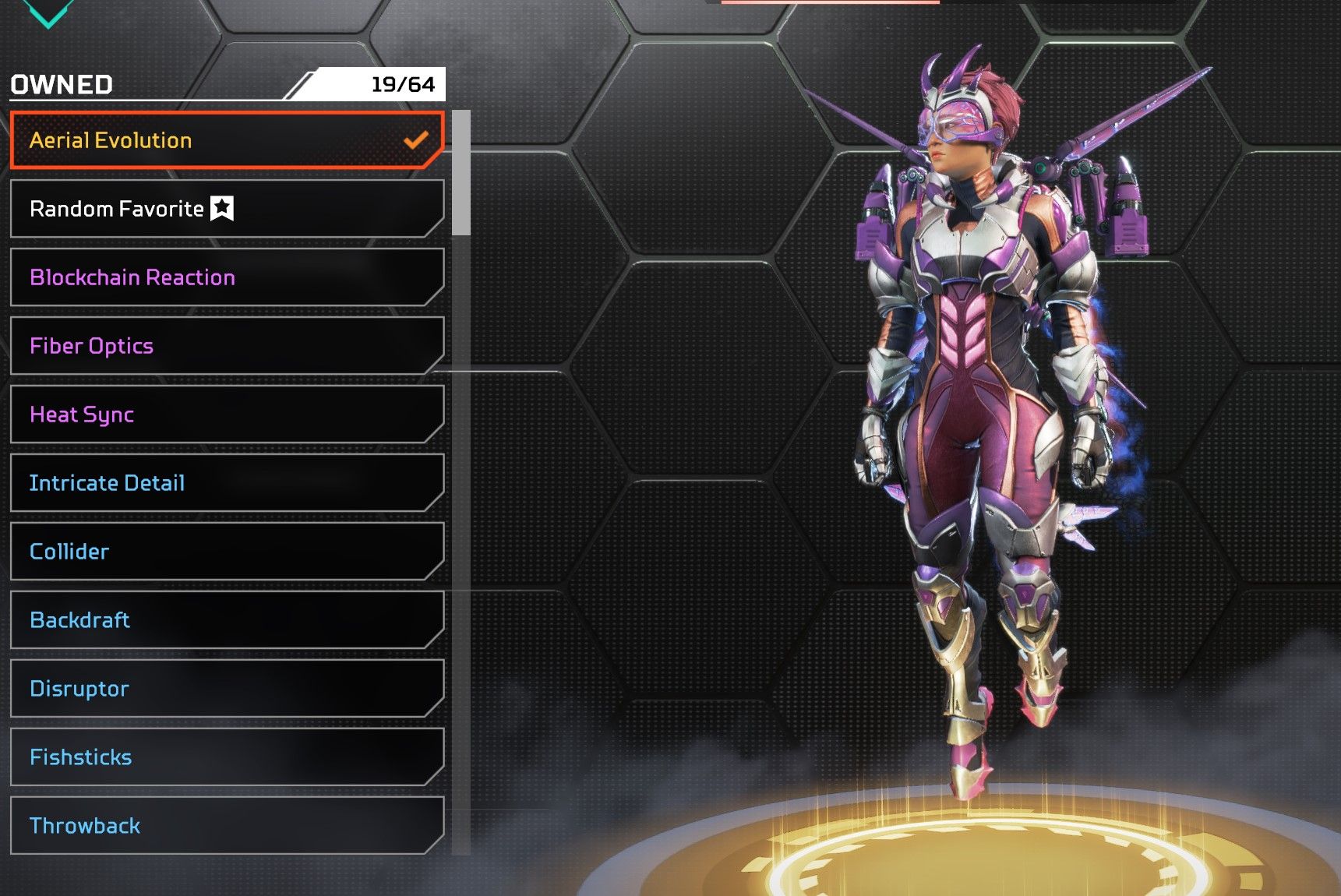Preview the Backdraft skin
Image resolution: width=1341 pixels, height=896 pixels.
point(226,620)
